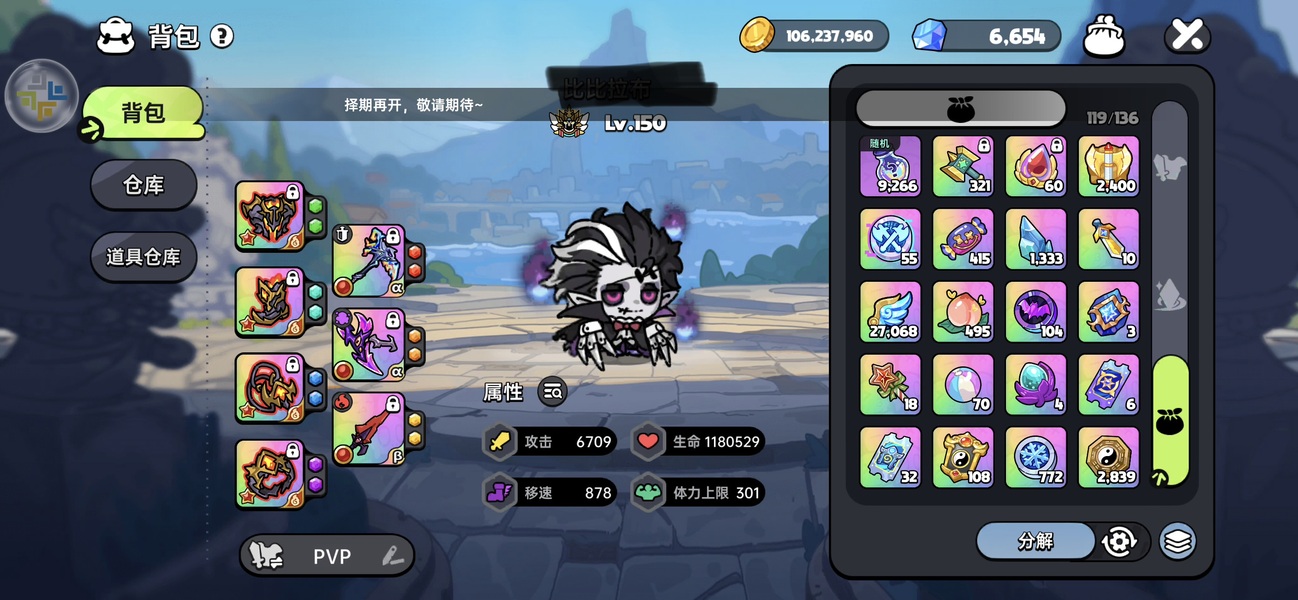The image size is (1298, 600).
Task: Select the peach item with 495
Action: (963, 311)
